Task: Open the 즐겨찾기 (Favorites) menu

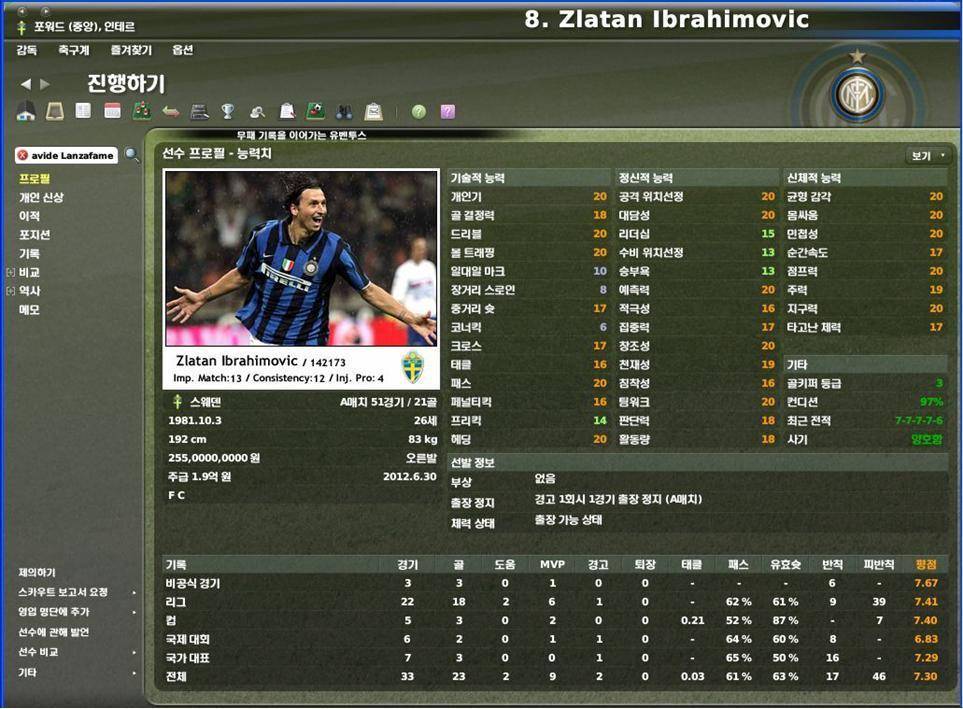Action: tap(131, 50)
